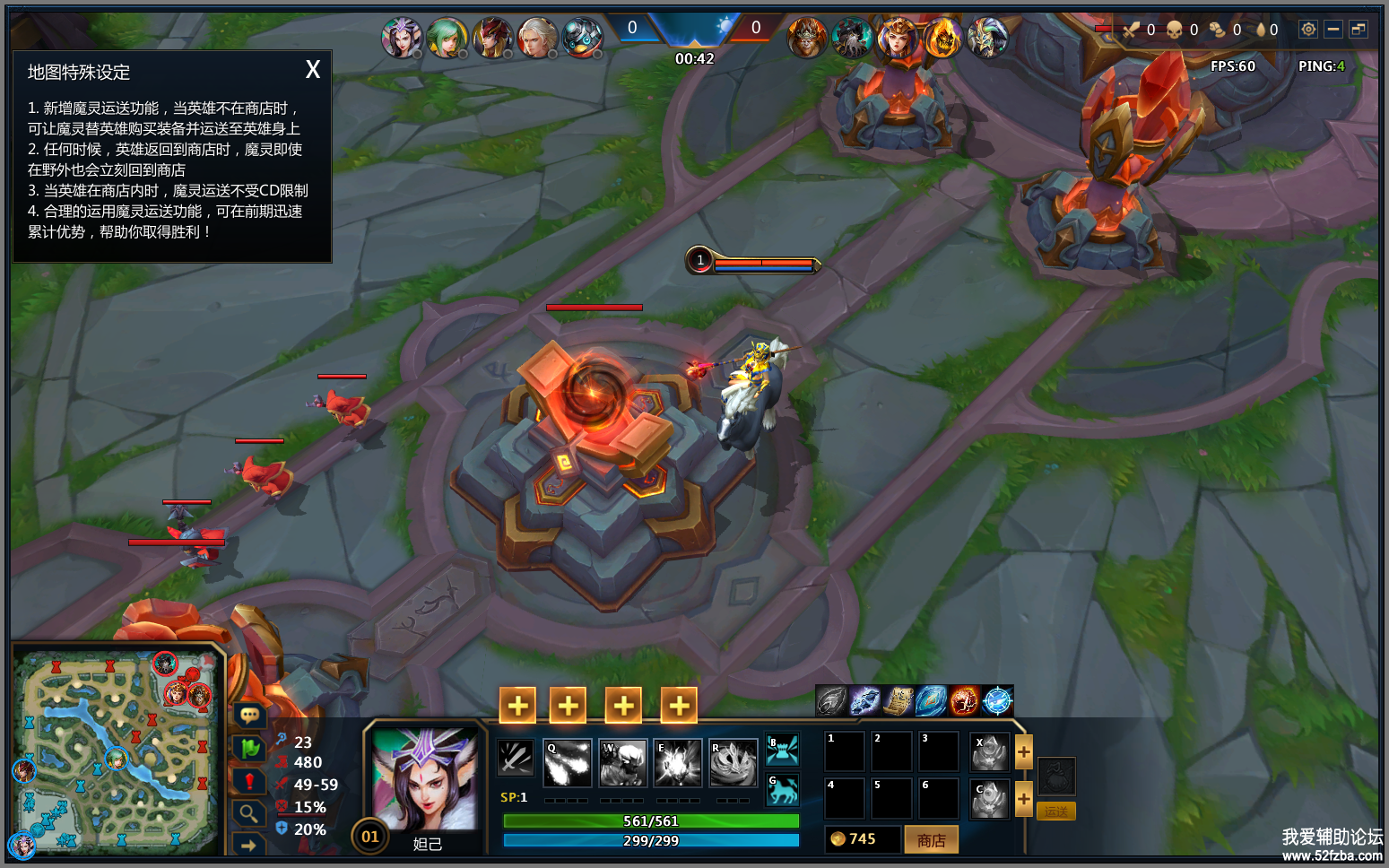The width and height of the screenshot is (1389, 868).
Task: Select Daji's hero portrait
Action: (424, 778)
